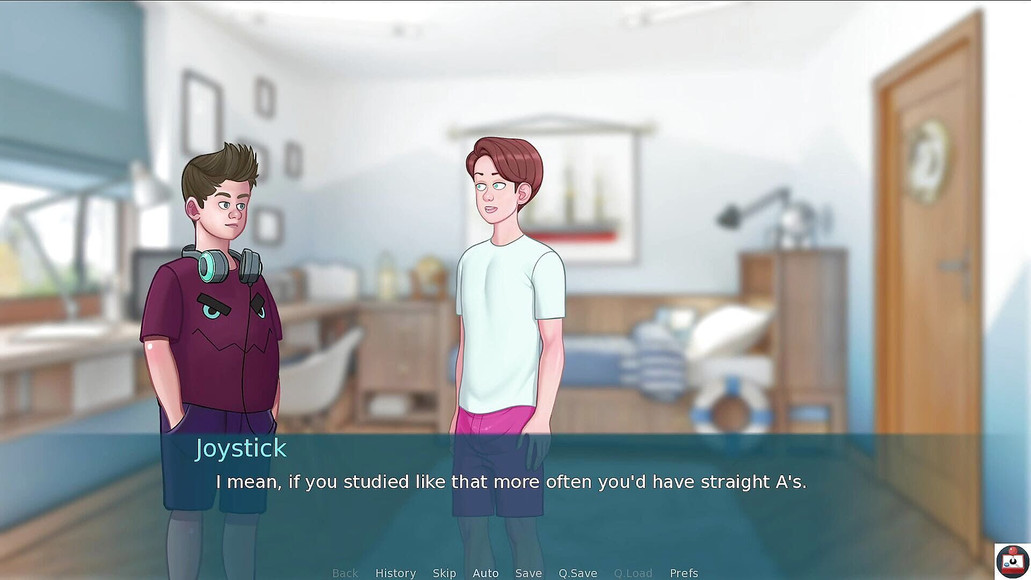Turn on Auto dialogue advance

pos(485,573)
